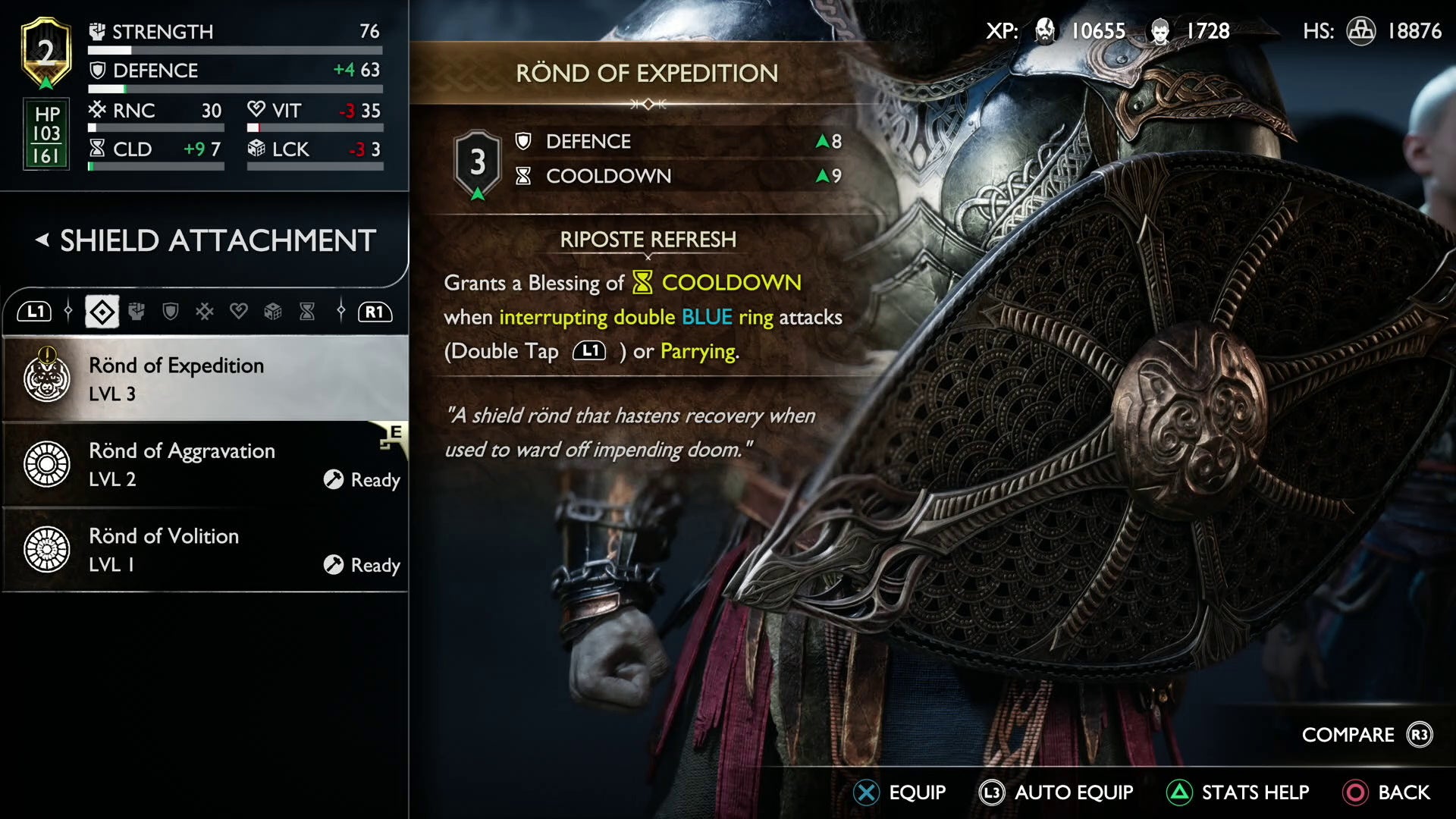Screen dimensions: 1456x819
Task: Open Stats Help
Action: (1238, 792)
